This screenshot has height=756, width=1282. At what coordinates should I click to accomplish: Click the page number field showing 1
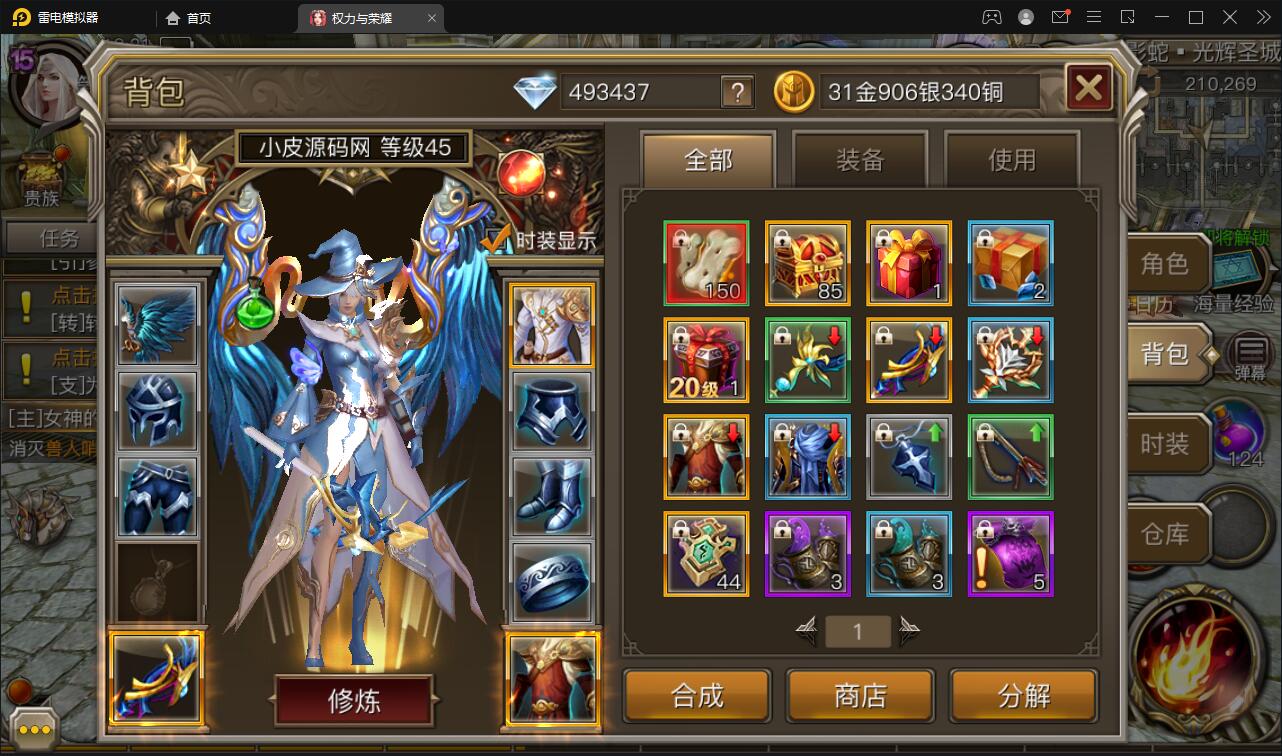858,632
